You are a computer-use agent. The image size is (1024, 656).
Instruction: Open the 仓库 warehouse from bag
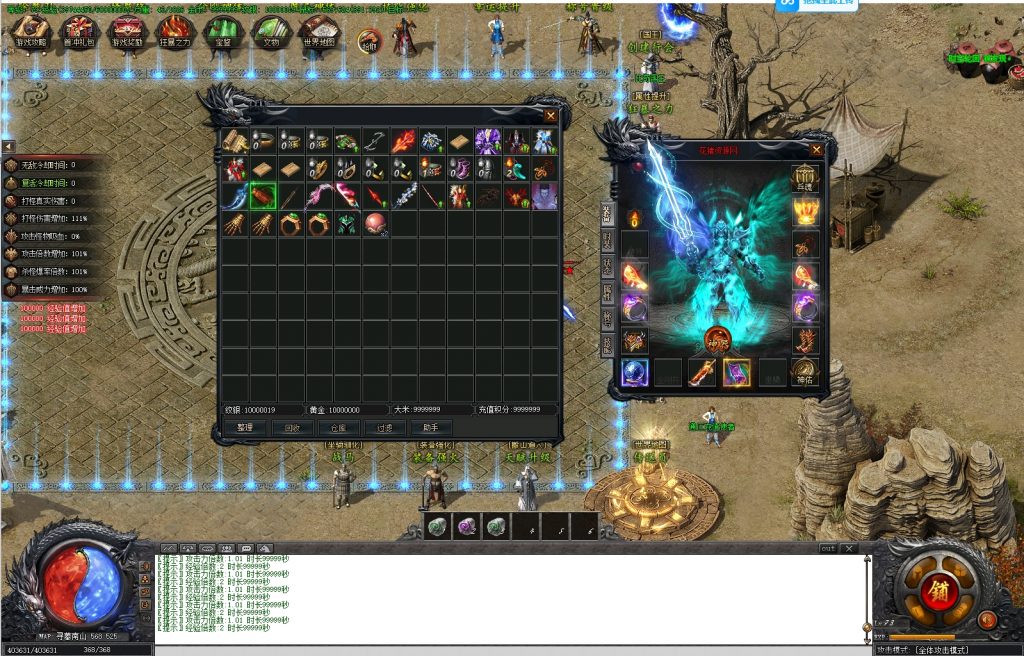pyautogui.click(x=338, y=427)
